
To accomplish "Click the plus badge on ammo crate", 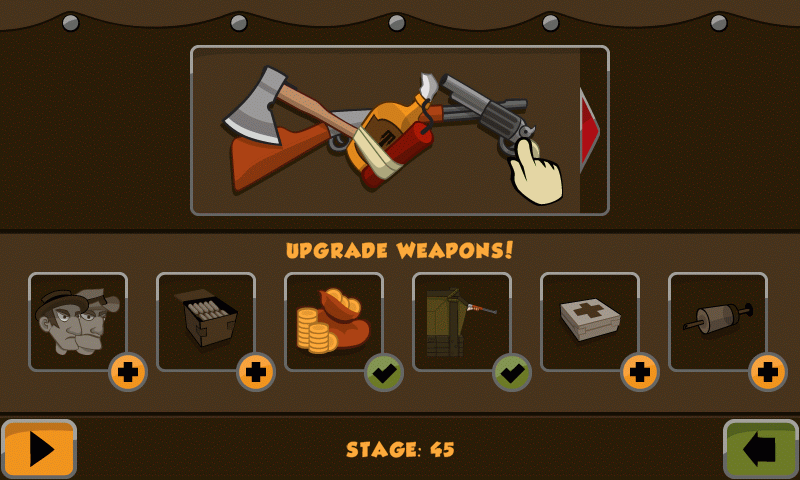I will click(256, 372).
